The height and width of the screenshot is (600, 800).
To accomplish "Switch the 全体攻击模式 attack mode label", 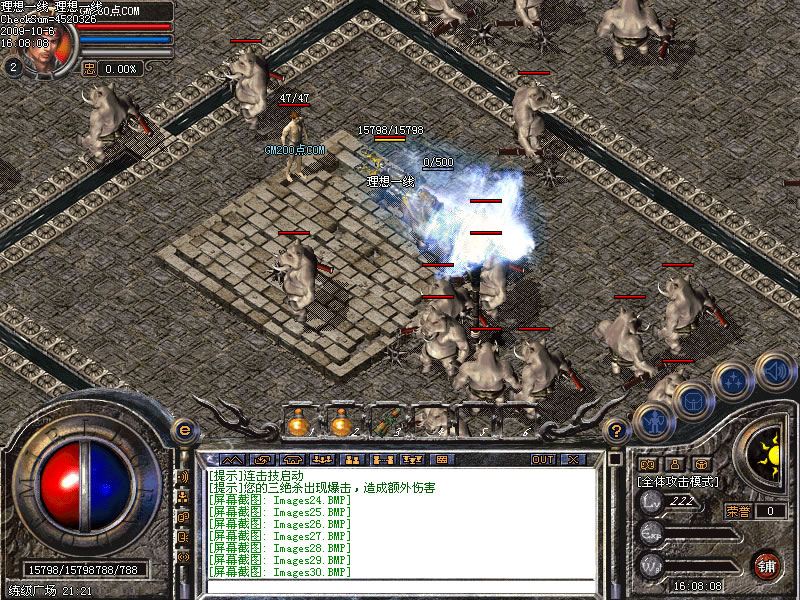I will point(677,482).
